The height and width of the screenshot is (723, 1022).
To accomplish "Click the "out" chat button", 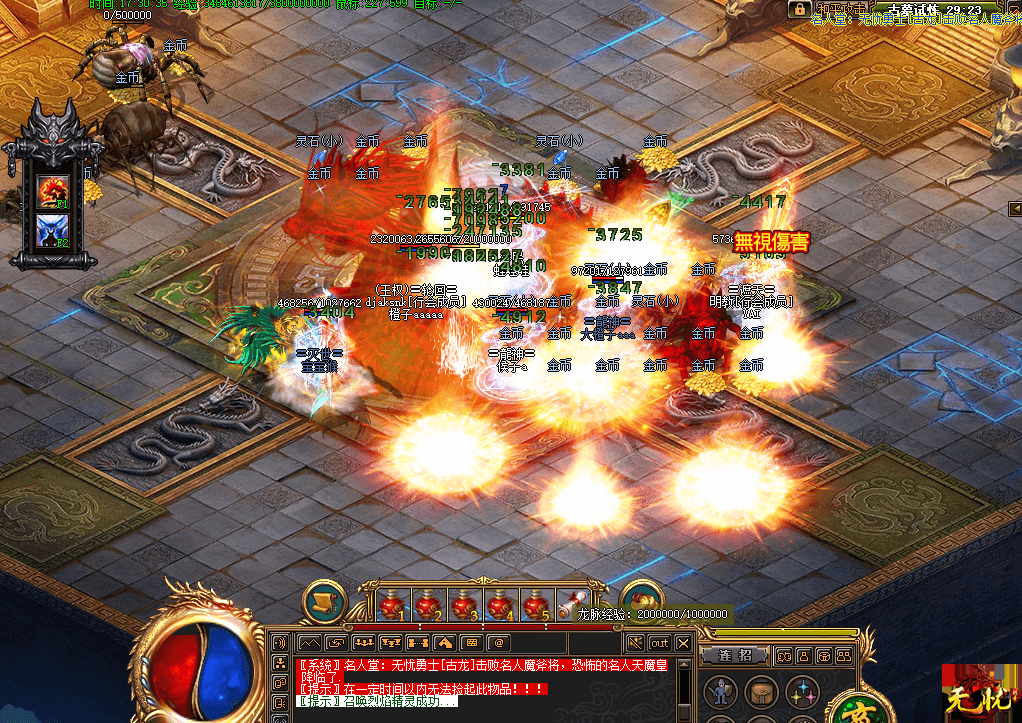I will pyautogui.click(x=660, y=642).
